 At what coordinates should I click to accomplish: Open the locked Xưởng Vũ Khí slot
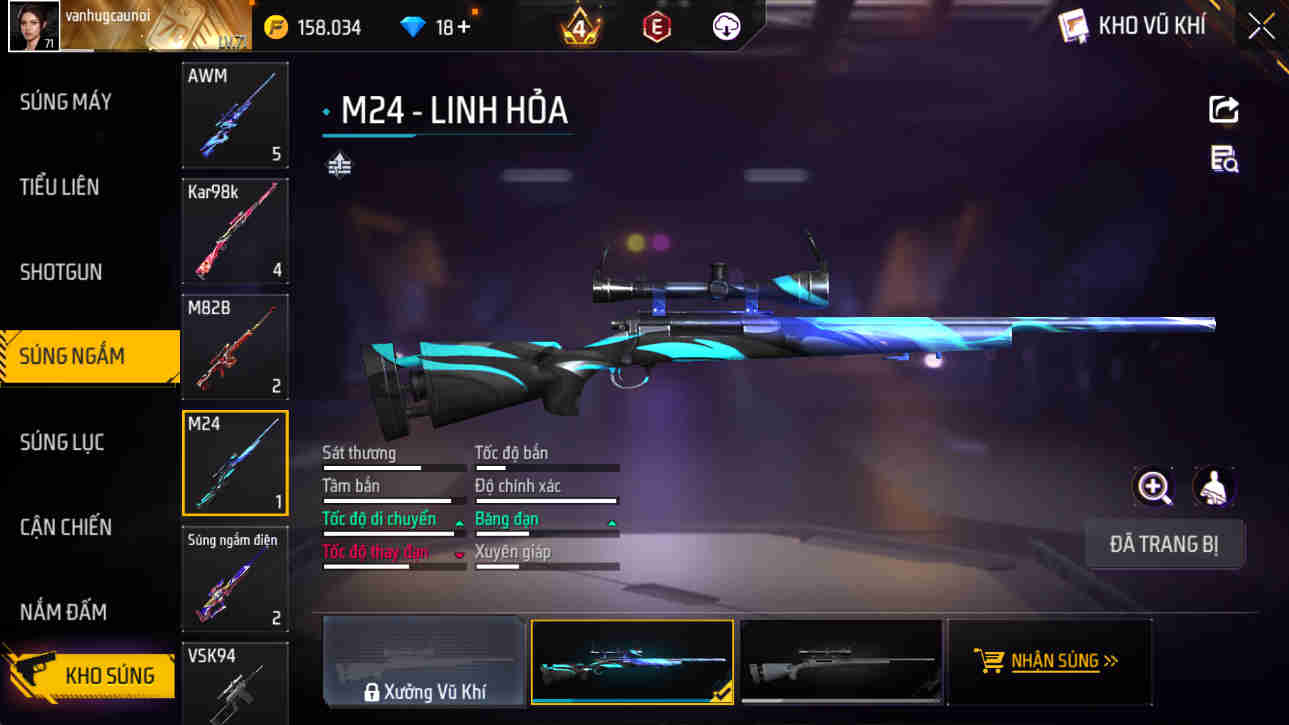tap(424, 661)
